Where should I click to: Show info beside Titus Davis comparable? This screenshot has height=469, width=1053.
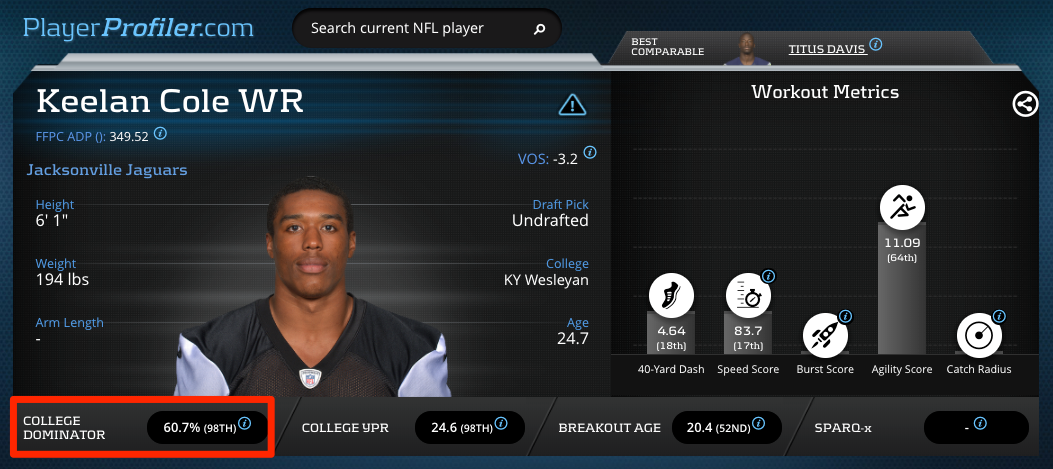tap(876, 45)
